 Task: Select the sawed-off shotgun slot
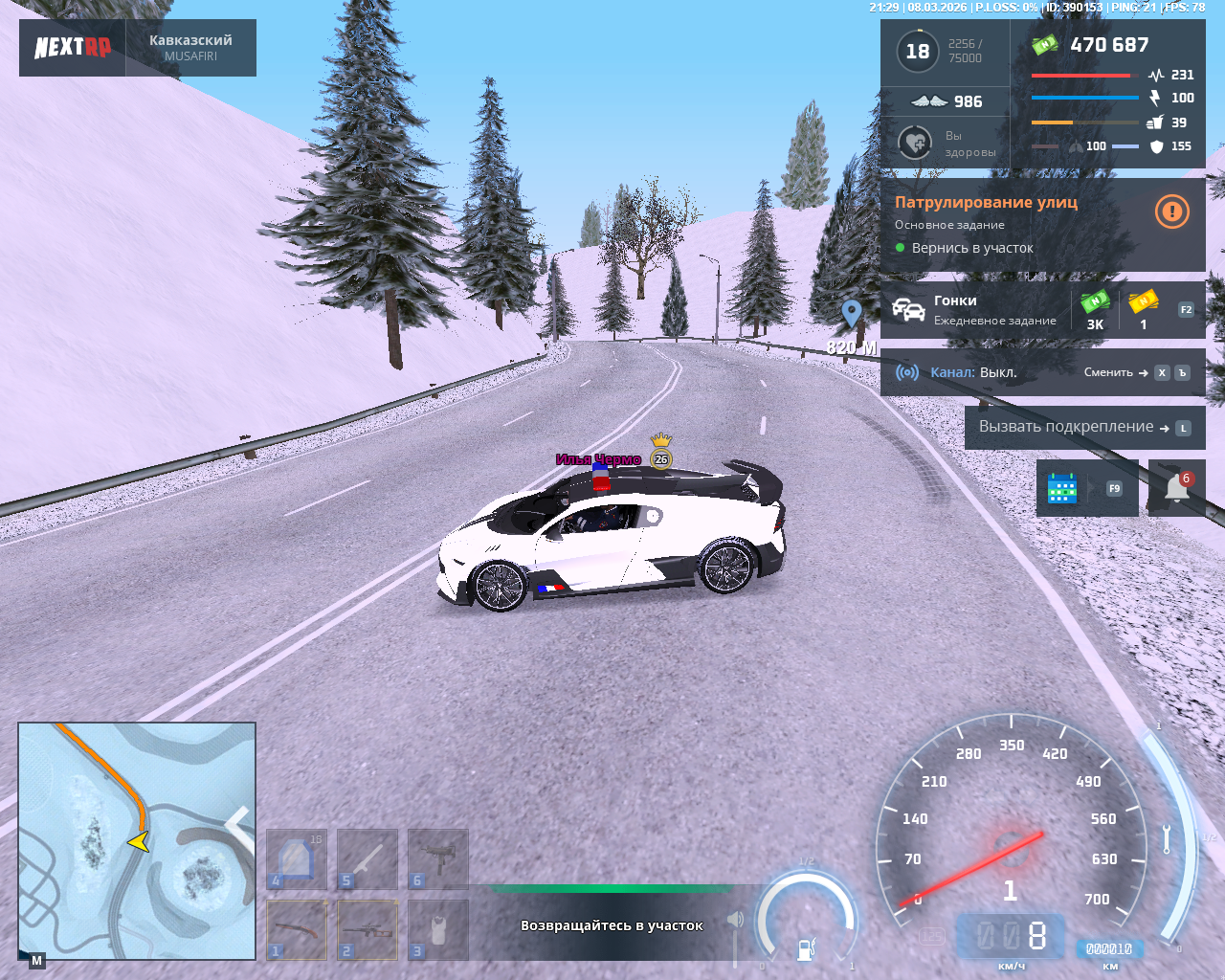pos(297,929)
